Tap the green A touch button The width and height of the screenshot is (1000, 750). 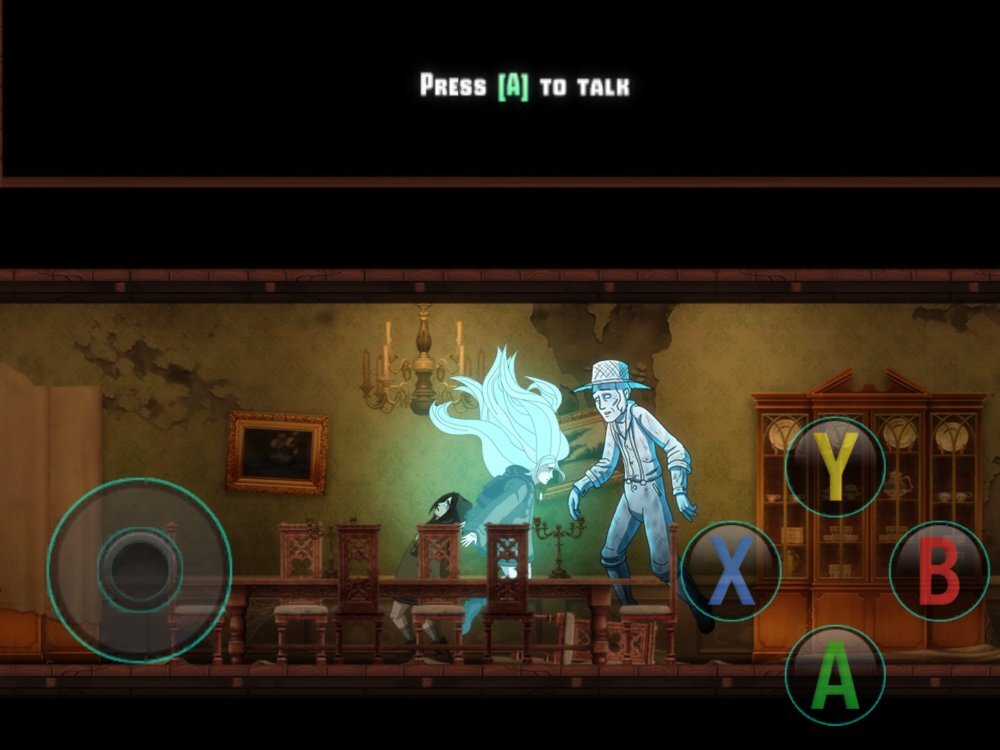pos(835,675)
